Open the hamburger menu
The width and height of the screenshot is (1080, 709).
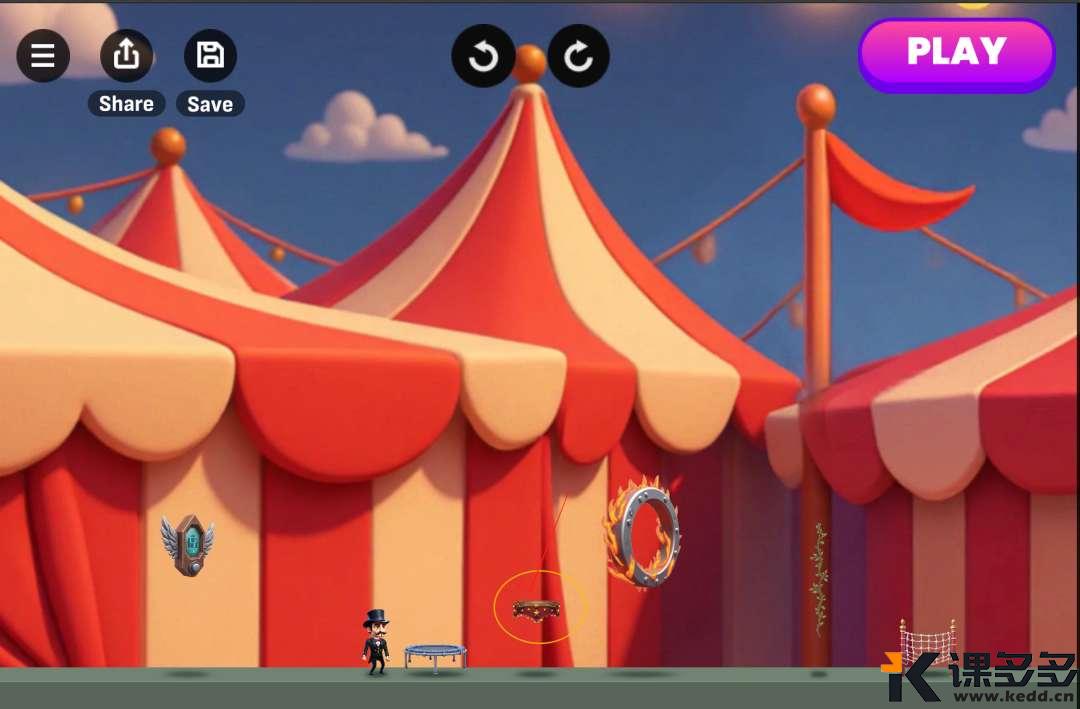(43, 56)
